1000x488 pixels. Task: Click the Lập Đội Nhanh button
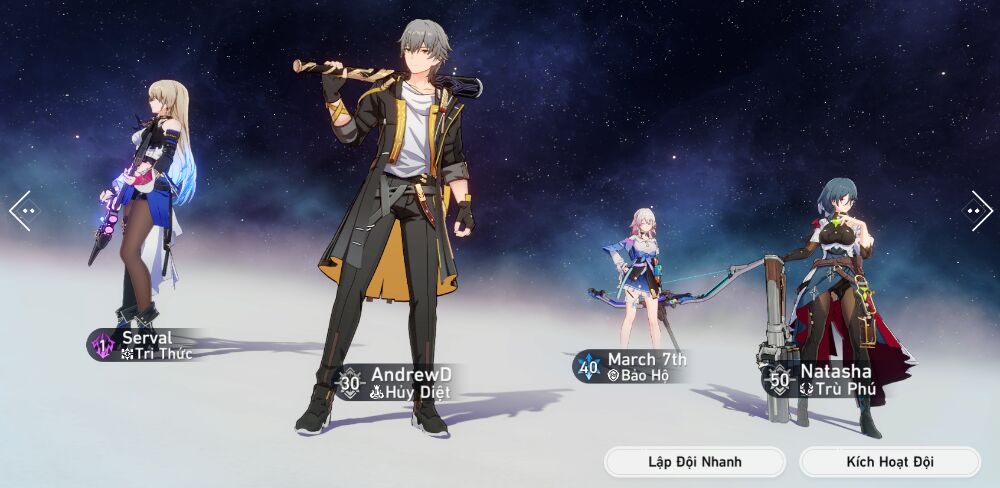pos(694,462)
